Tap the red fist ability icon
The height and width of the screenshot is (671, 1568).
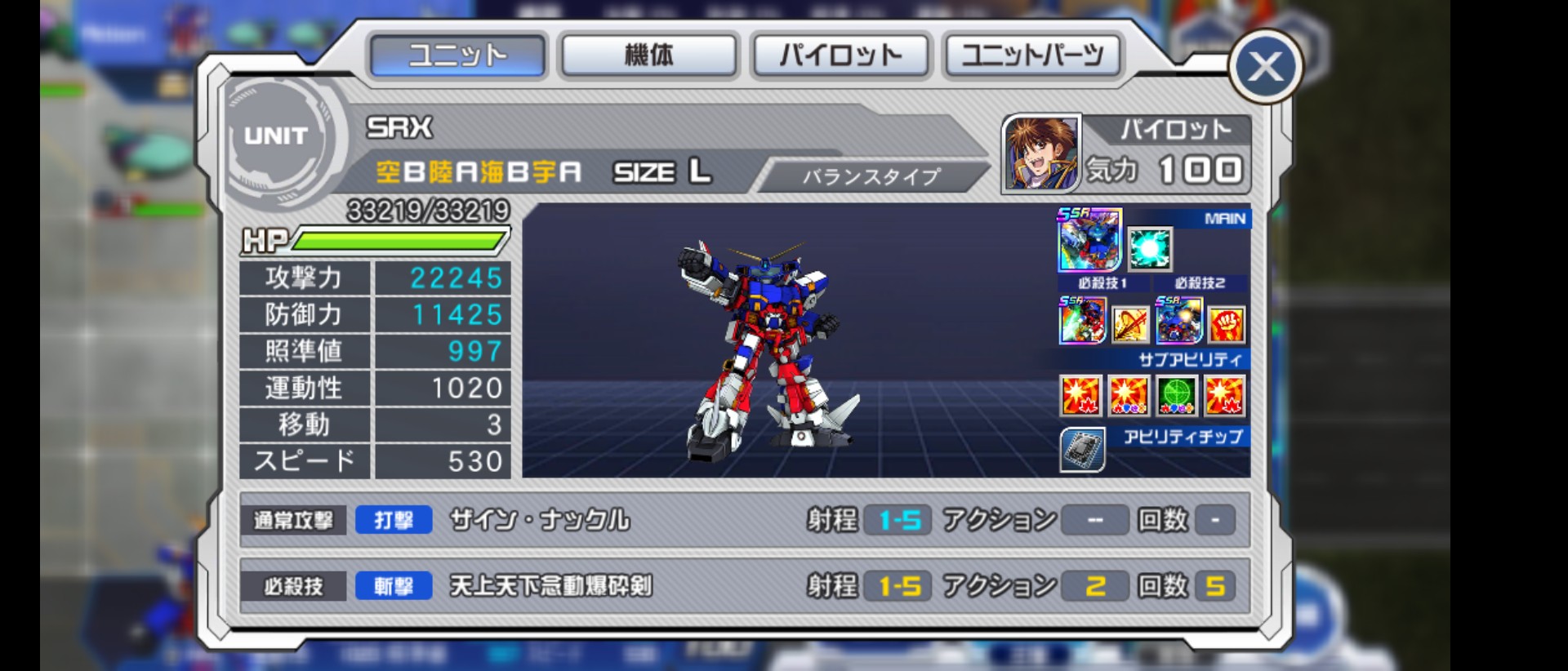point(1227,325)
